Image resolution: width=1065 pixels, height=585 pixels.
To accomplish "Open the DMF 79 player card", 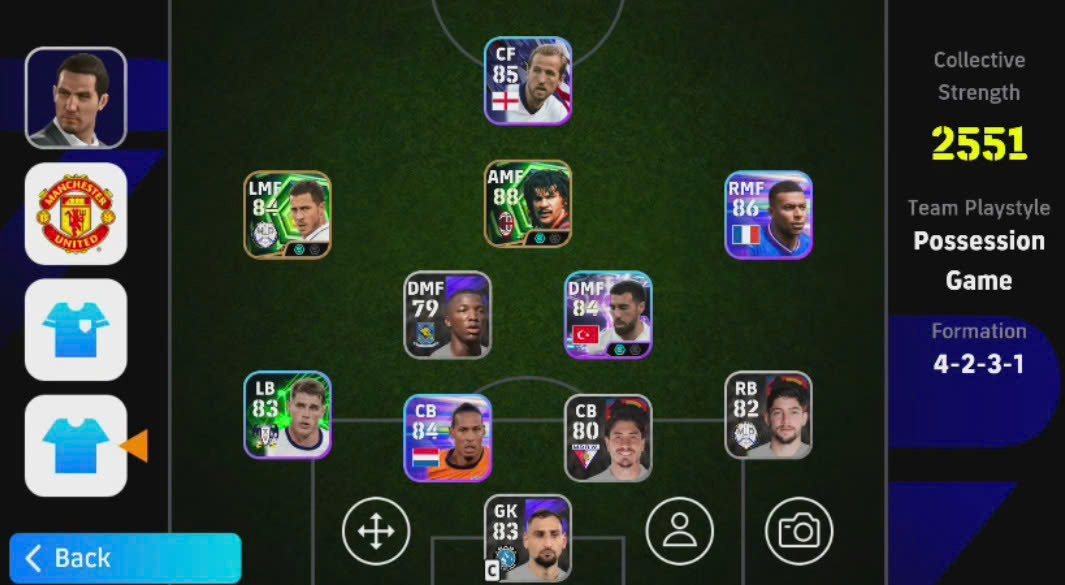I will (448, 315).
